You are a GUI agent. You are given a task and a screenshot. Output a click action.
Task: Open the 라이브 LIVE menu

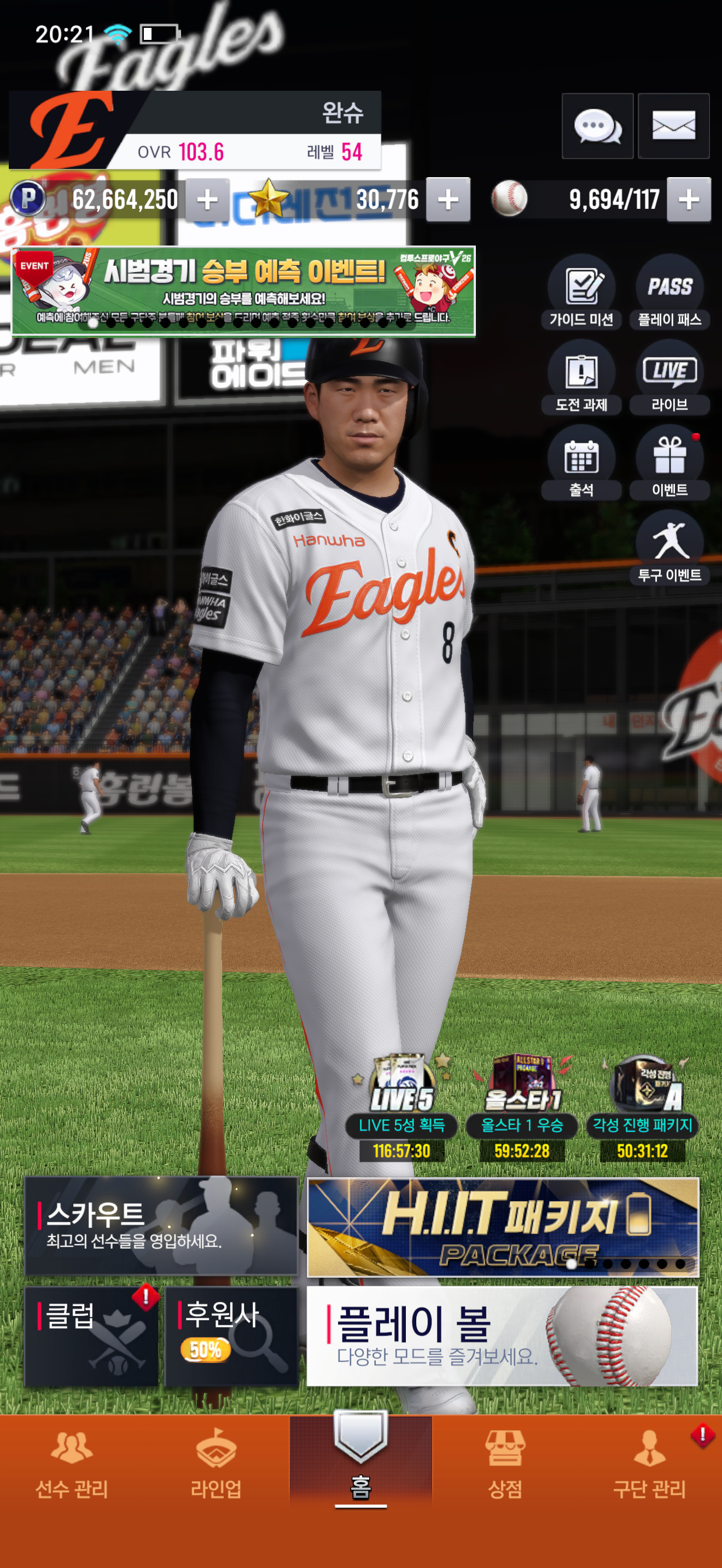click(669, 377)
